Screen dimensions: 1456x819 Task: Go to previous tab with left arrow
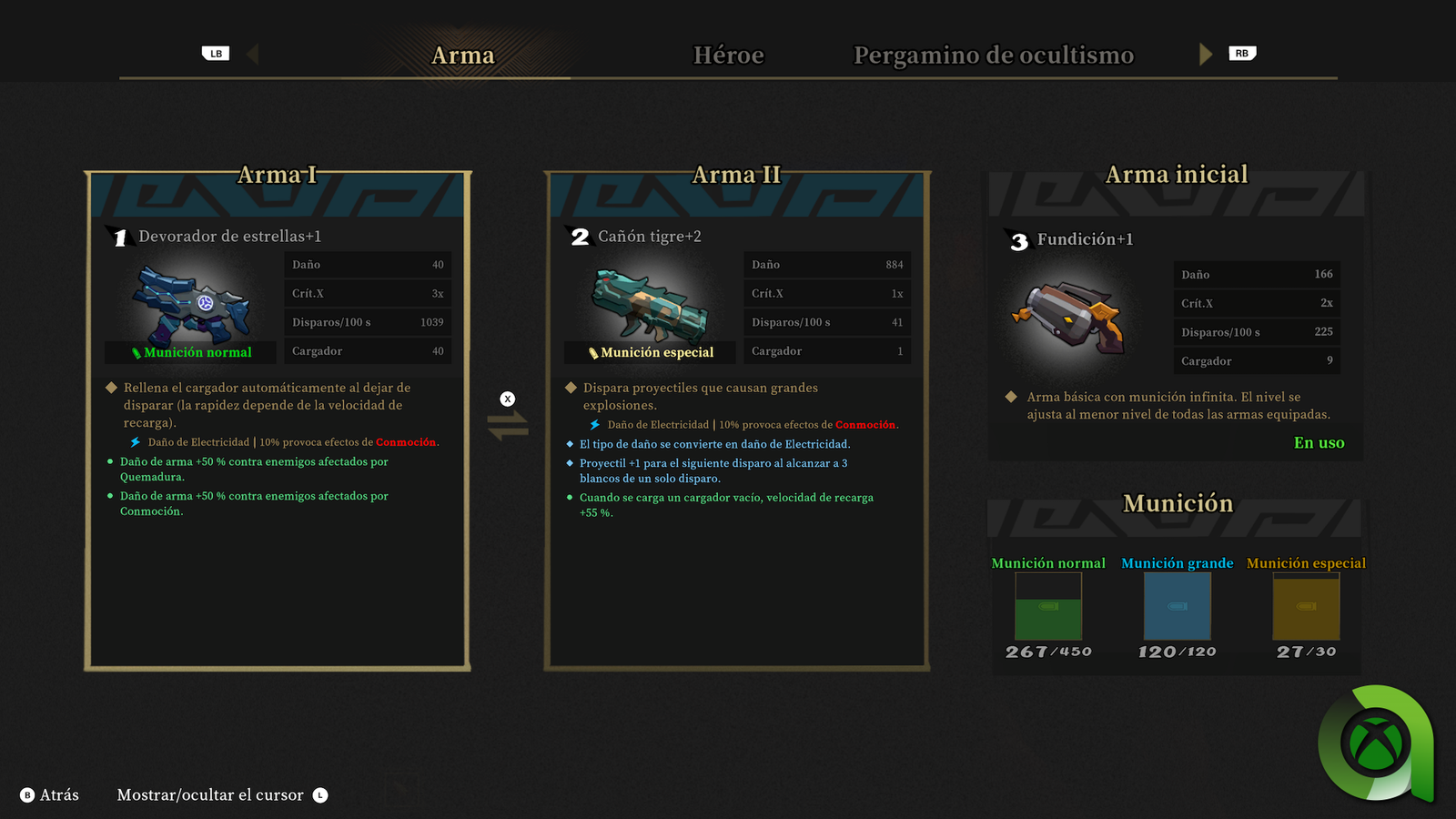click(x=252, y=55)
